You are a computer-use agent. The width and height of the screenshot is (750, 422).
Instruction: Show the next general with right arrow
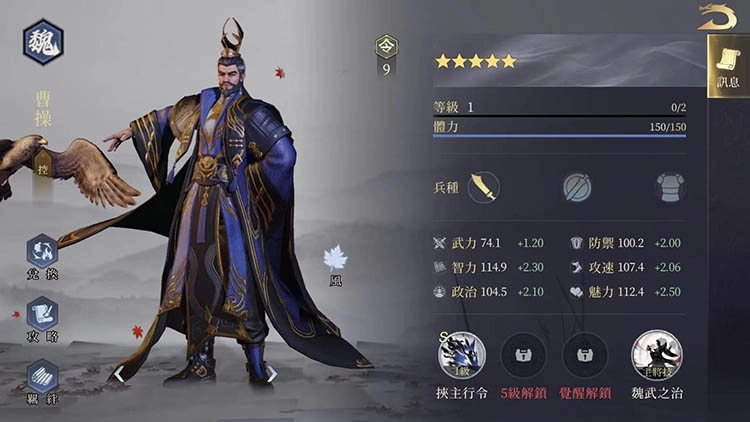271,375
